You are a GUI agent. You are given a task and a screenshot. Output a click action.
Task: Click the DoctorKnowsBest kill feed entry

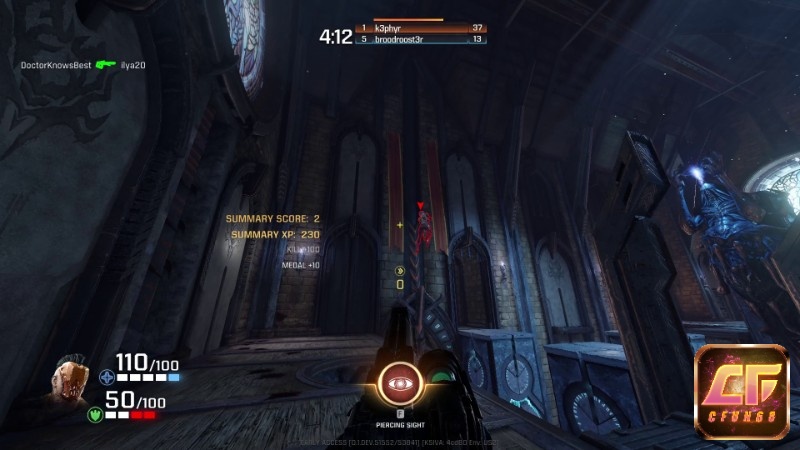pyautogui.click(x=56, y=65)
